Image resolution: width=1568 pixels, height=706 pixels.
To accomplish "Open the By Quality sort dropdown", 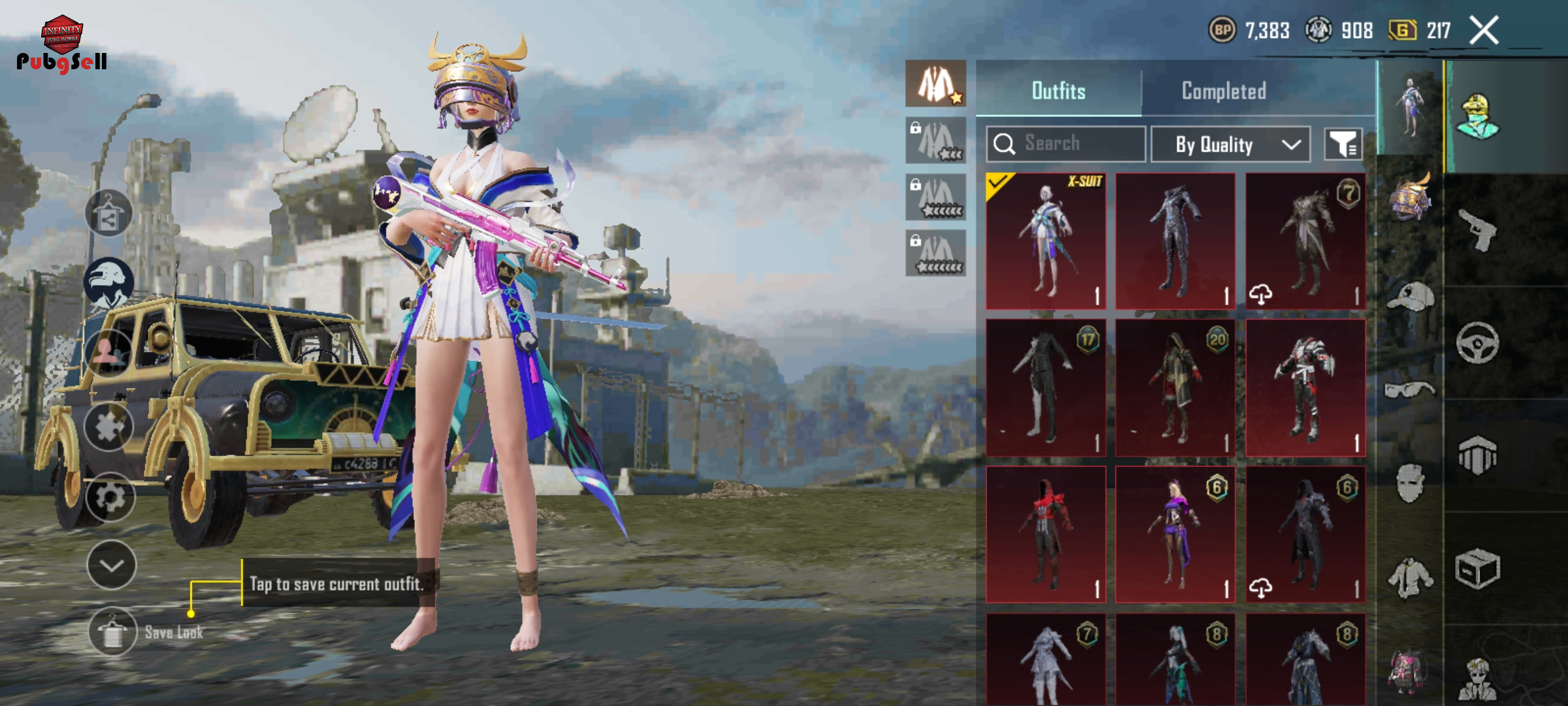I will (1230, 144).
